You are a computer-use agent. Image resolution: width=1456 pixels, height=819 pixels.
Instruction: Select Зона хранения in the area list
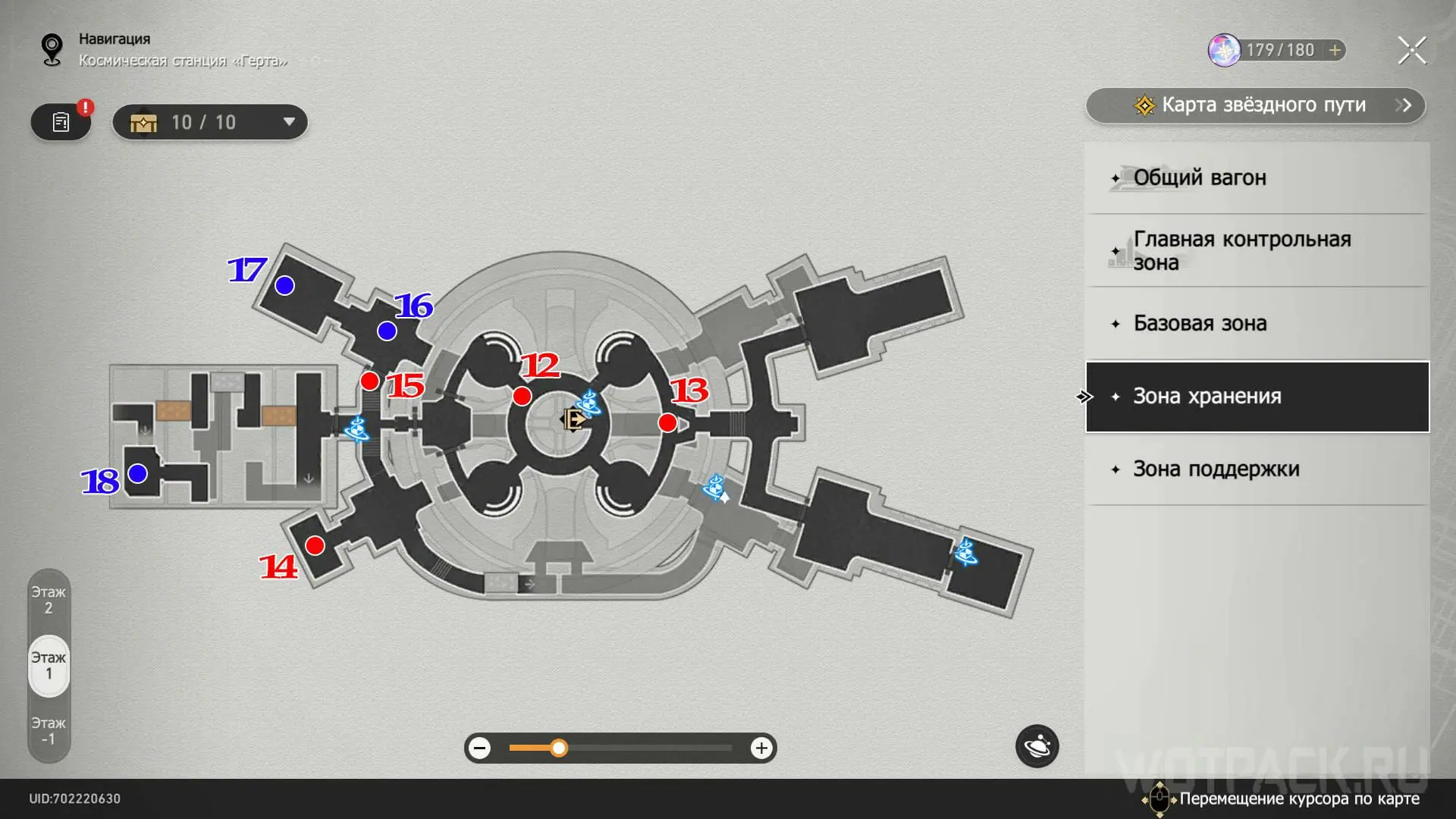1257,396
